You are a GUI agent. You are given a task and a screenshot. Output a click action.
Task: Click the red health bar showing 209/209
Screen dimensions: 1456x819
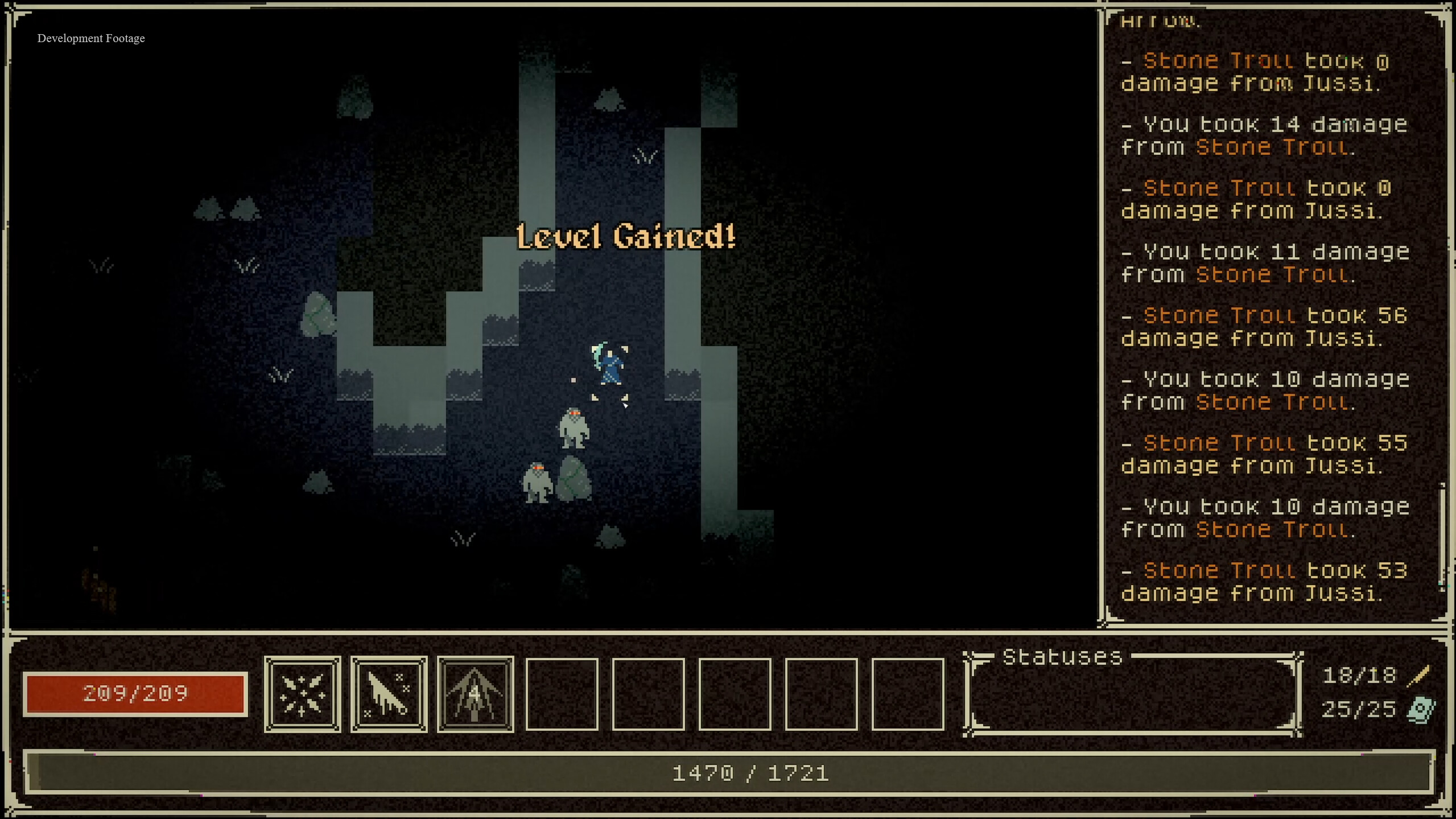135,693
